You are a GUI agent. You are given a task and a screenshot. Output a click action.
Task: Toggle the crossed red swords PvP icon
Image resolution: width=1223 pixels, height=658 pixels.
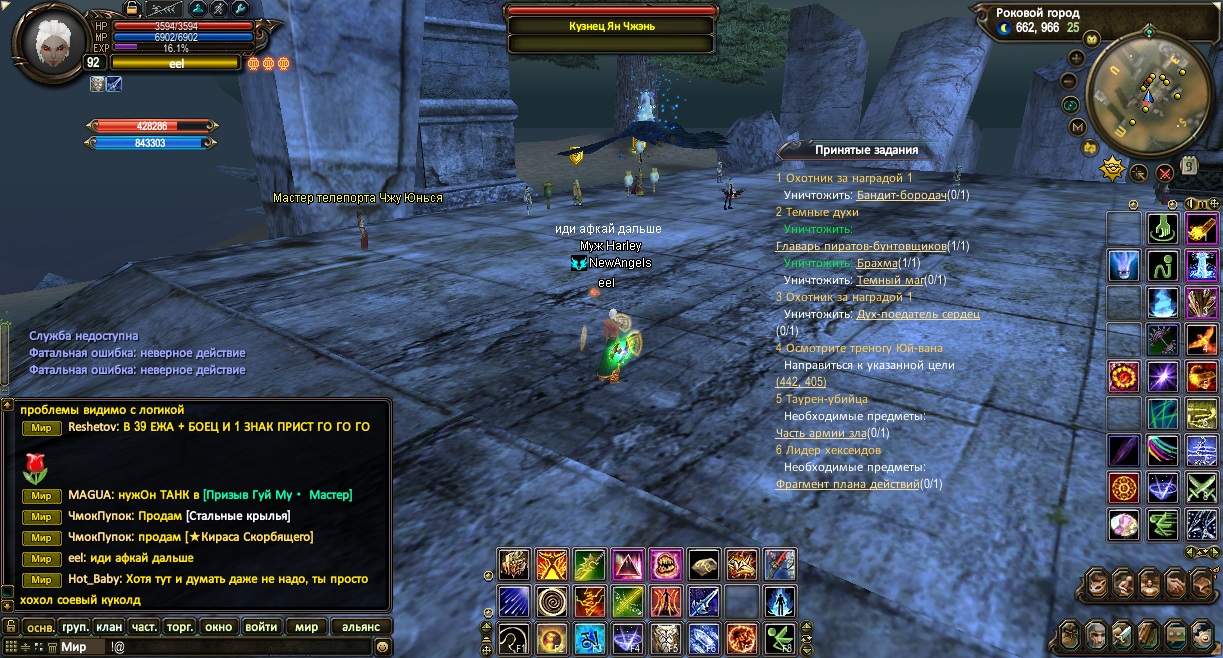coord(1164,172)
